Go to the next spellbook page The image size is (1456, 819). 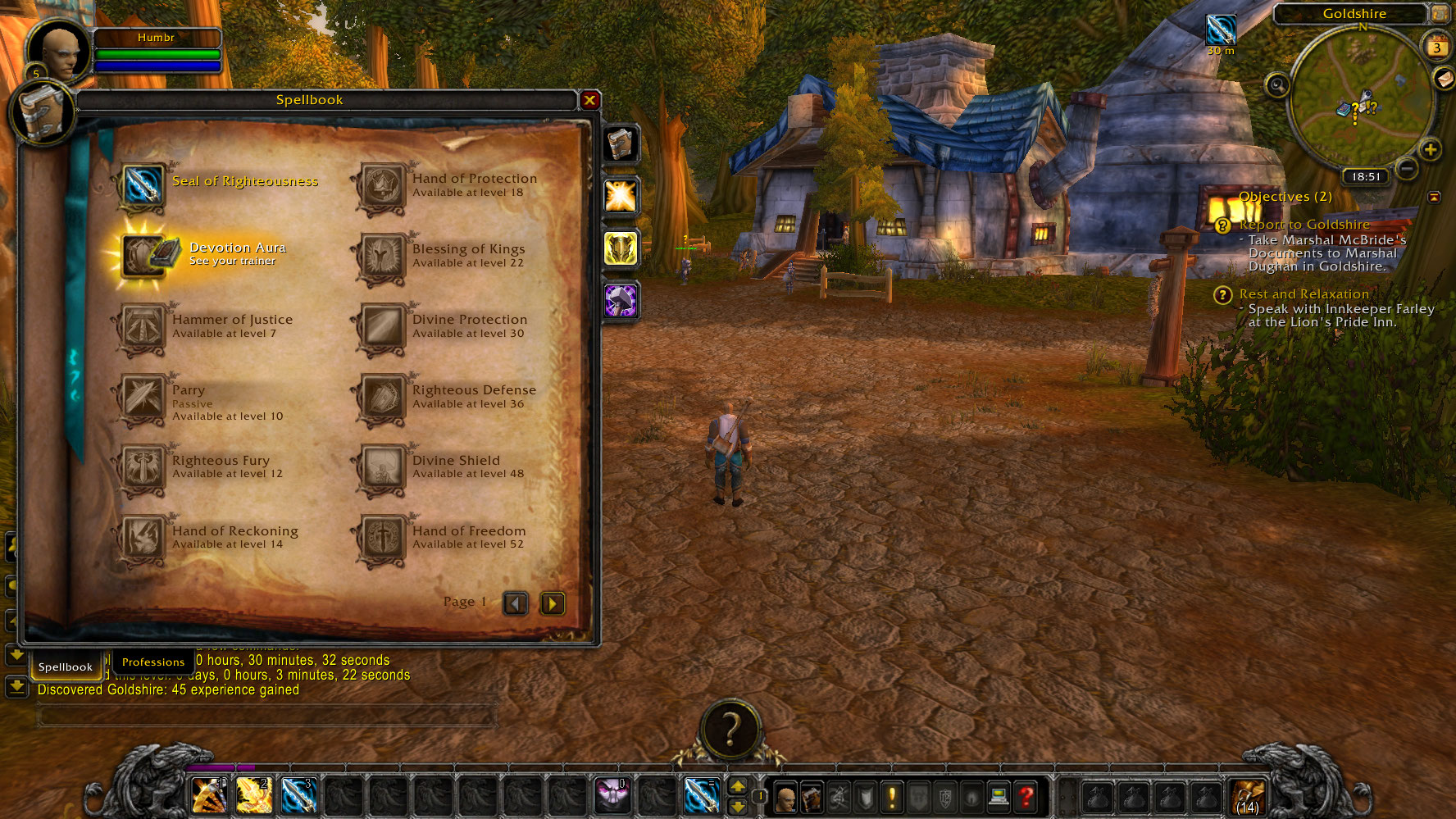coord(553,604)
